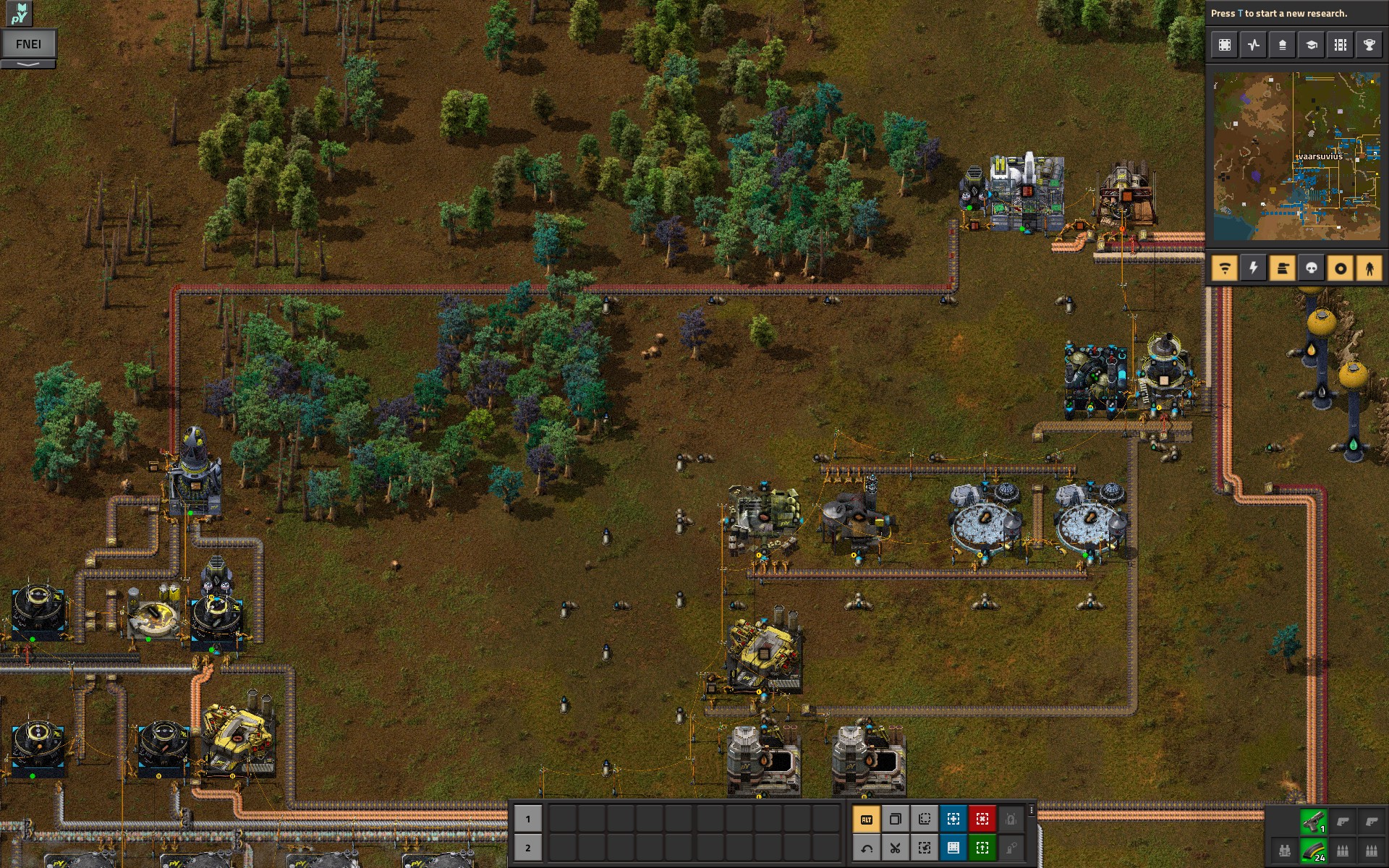Open quickbar page selector for row 1

pos(529,819)
